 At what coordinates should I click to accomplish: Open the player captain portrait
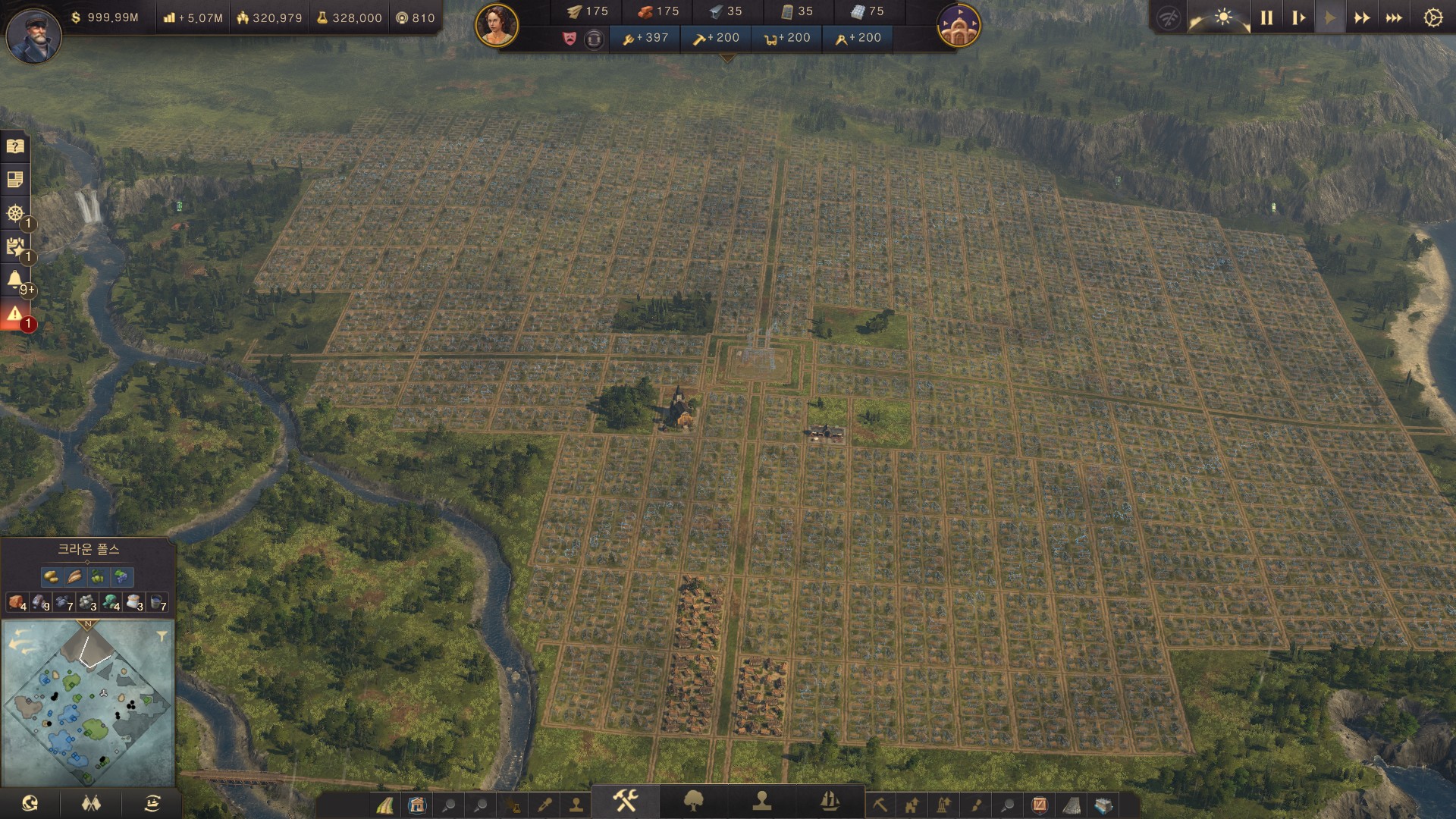click(33, 34)
